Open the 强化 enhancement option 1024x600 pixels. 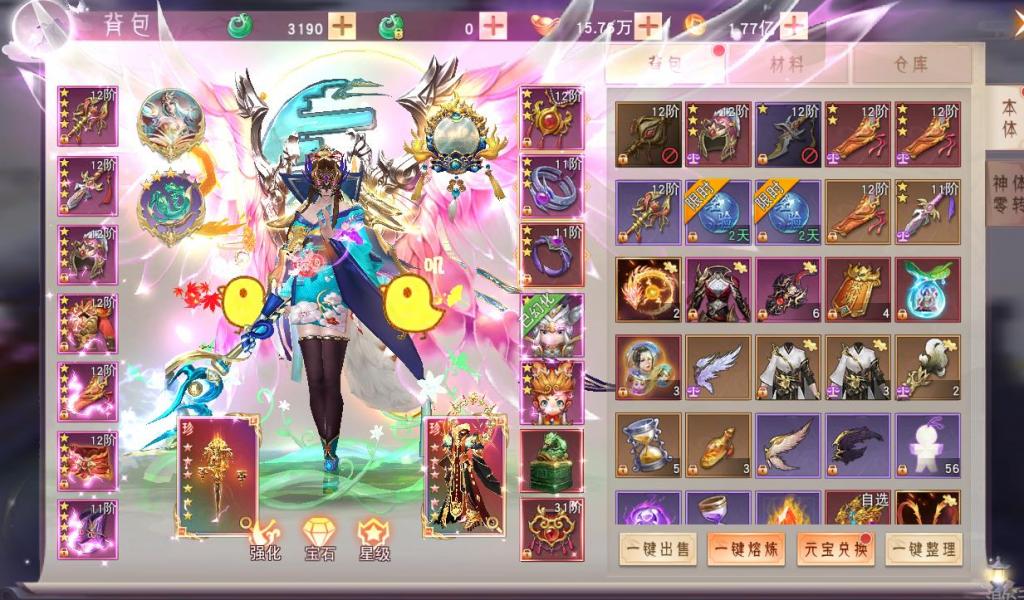265,537
